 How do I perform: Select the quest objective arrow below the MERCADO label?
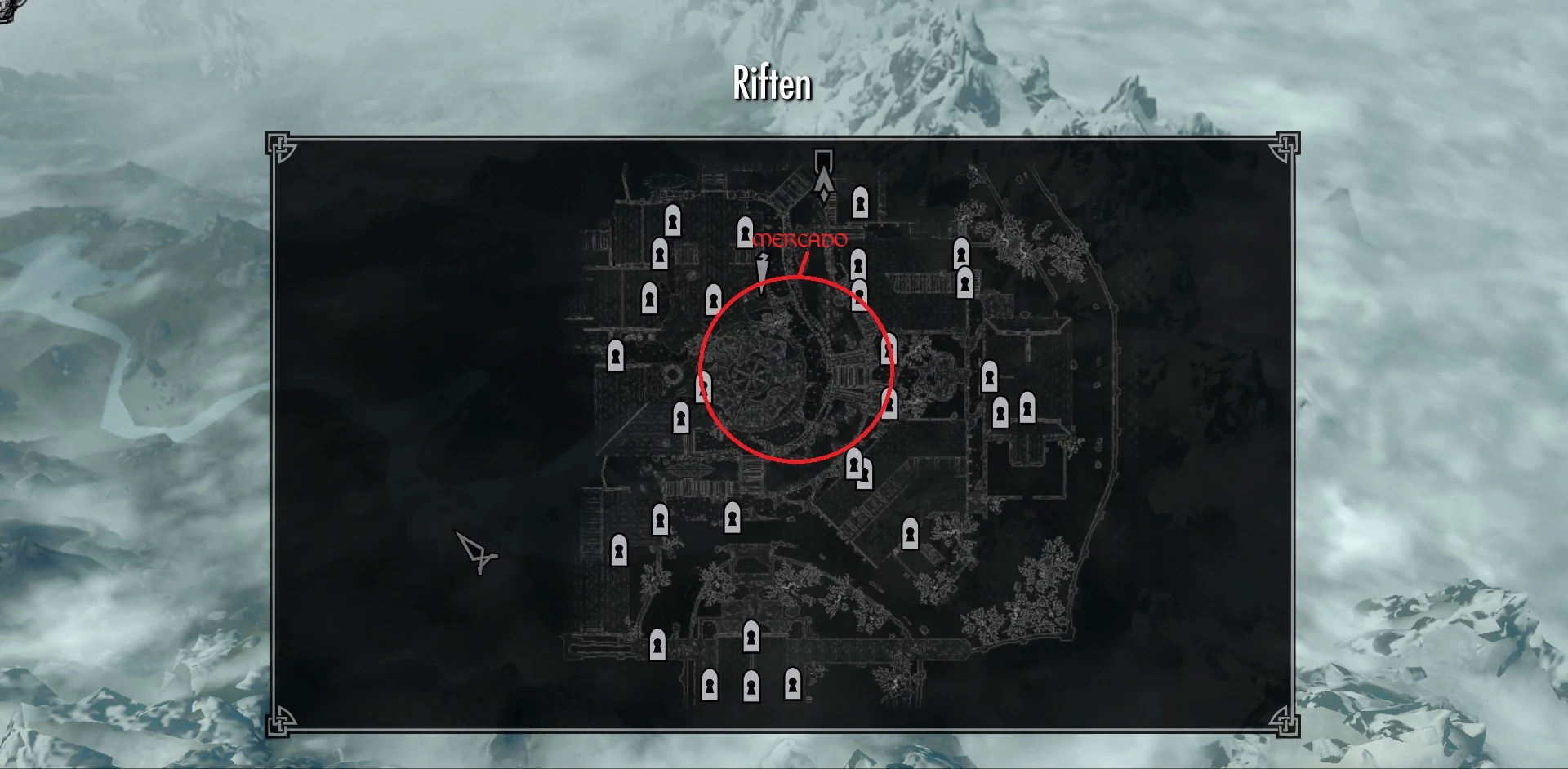763,269
